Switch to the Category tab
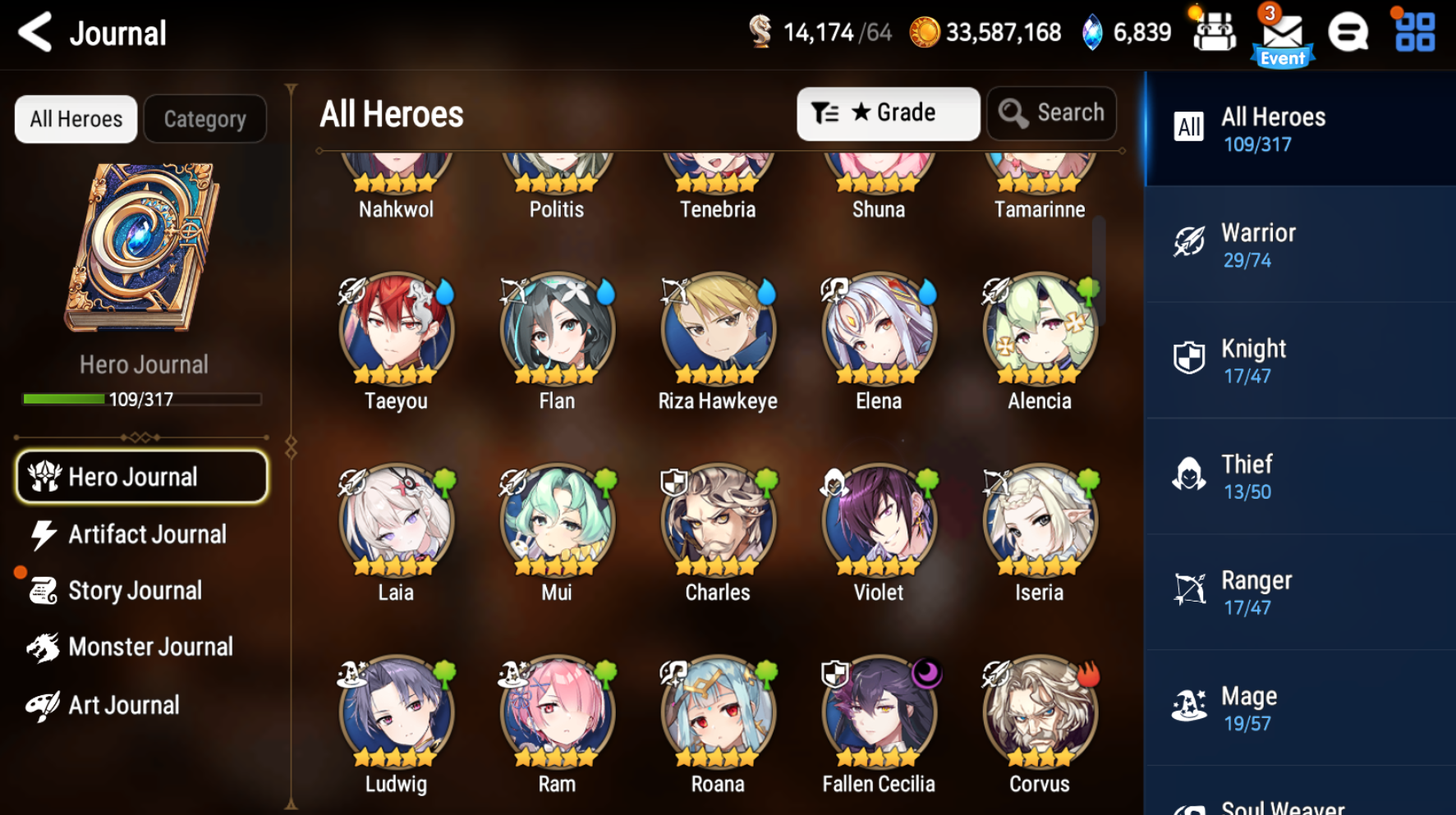 tap(204, 118)
